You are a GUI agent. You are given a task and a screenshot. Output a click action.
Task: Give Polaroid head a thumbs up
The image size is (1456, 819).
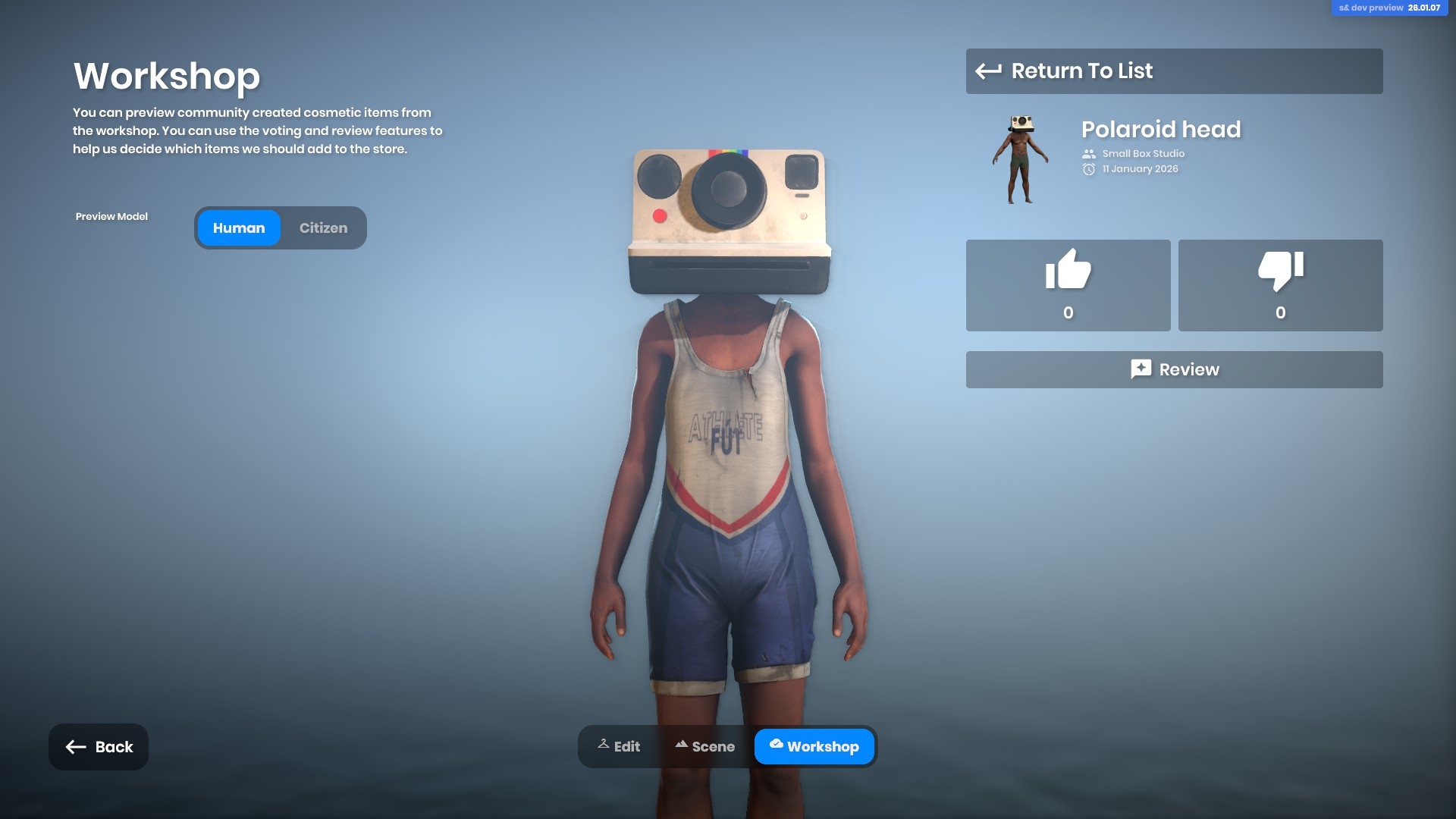[x=1068, y=285]
